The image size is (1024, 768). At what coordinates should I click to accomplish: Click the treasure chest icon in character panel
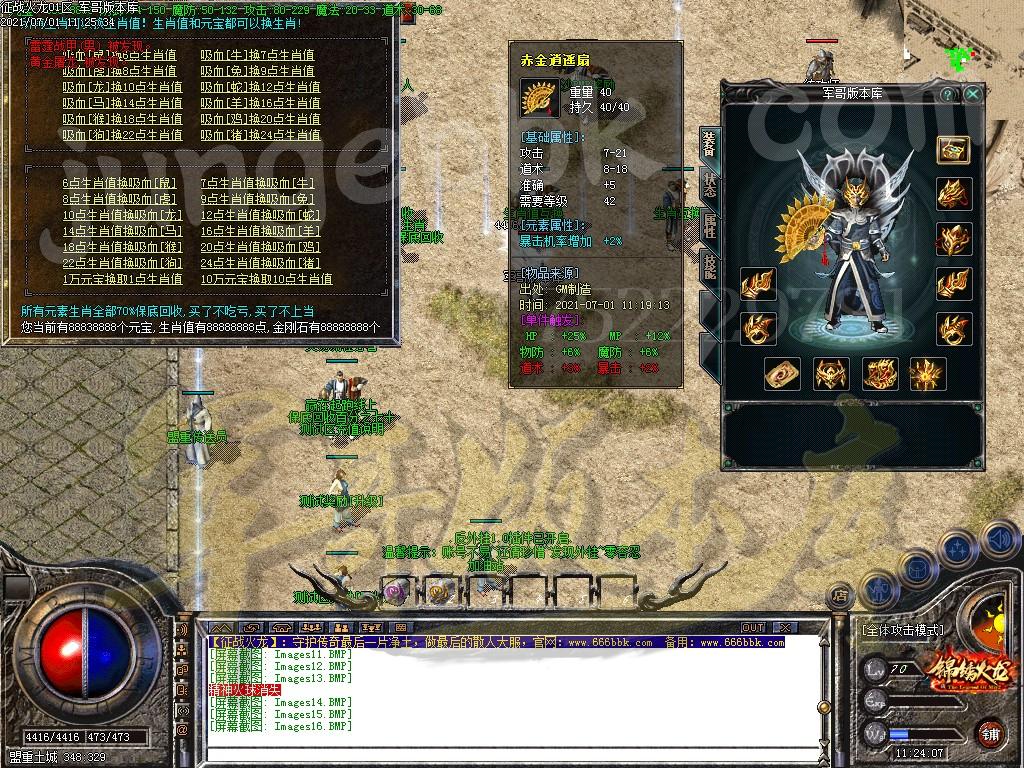953,149
